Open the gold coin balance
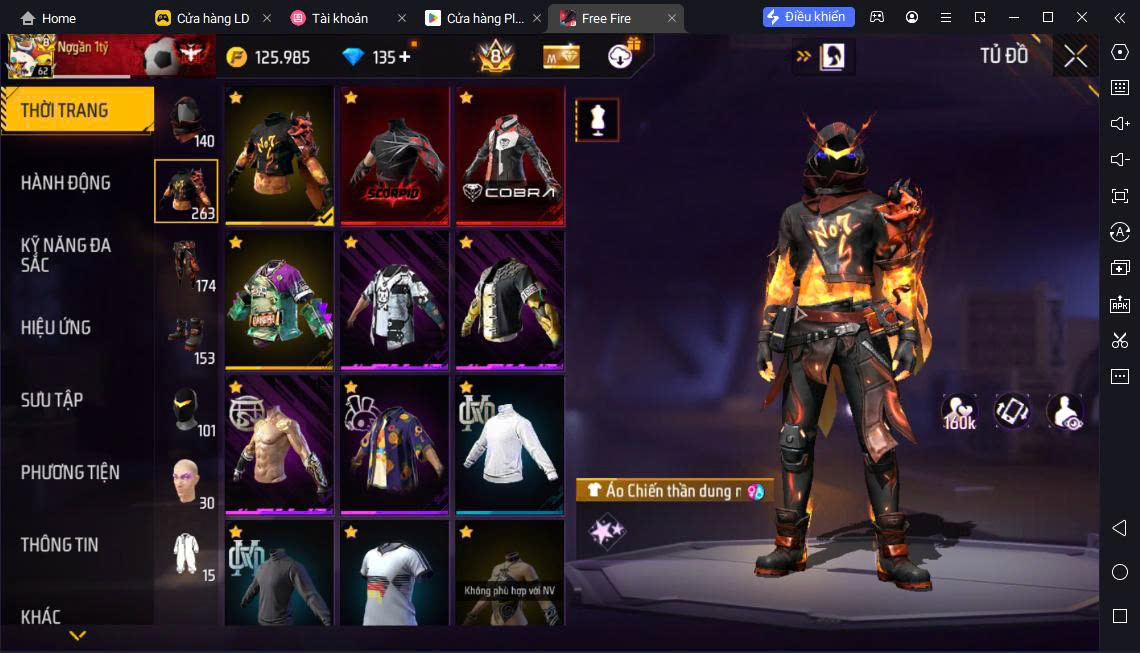The width and height of the screenshot is (1140, 653). [x=268, y=57]
